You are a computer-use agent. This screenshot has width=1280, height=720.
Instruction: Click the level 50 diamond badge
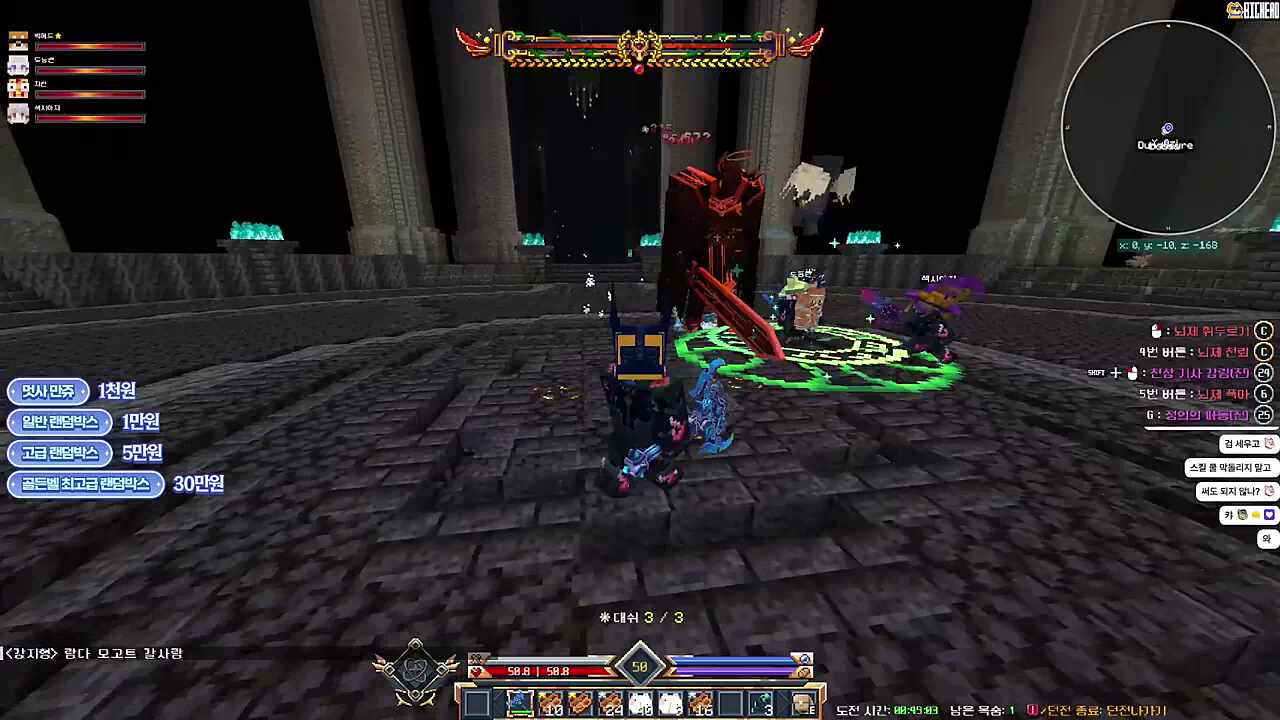click(640, 667)
